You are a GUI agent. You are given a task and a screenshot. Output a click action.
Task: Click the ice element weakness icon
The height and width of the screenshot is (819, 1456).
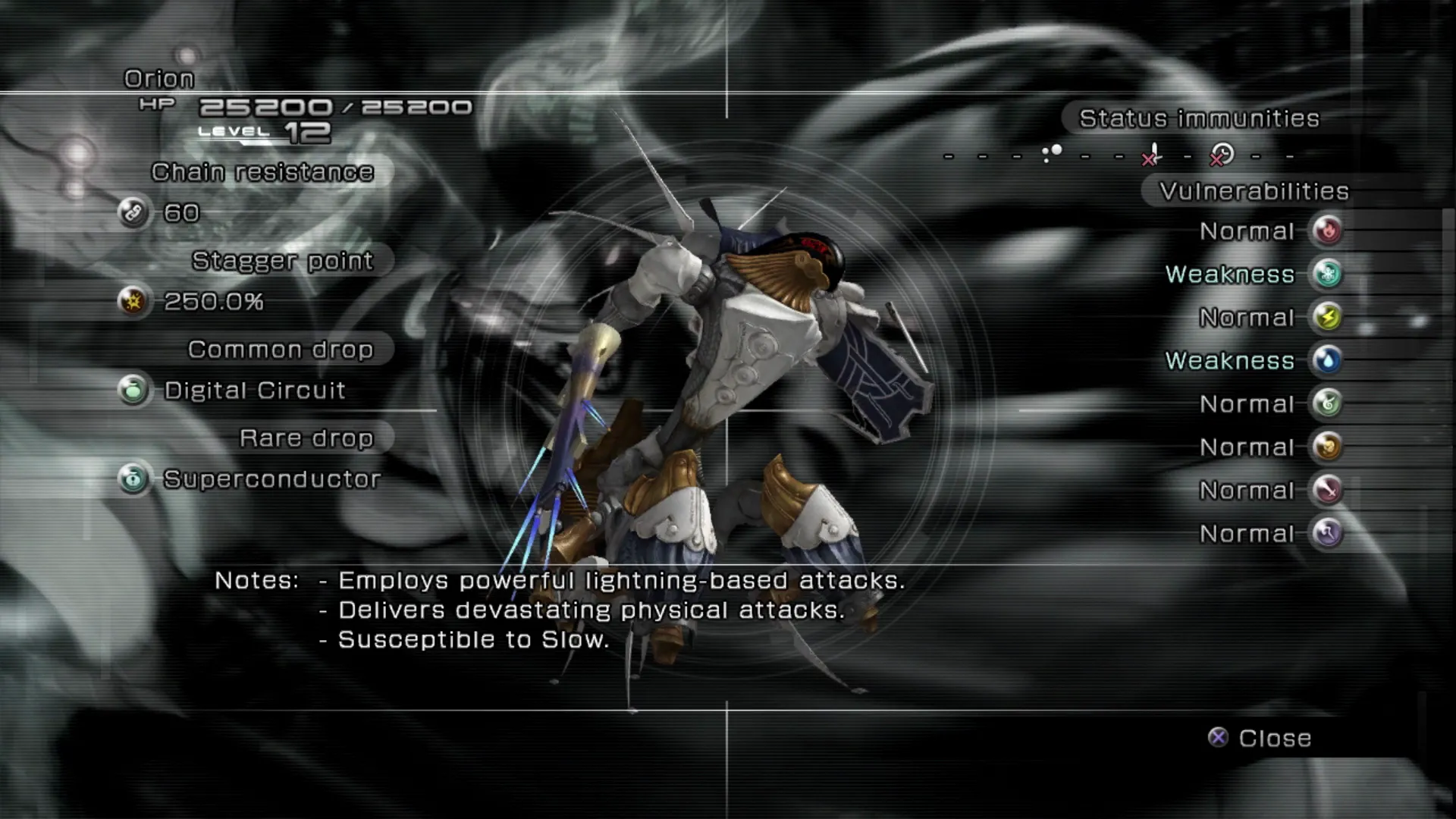1327,274
